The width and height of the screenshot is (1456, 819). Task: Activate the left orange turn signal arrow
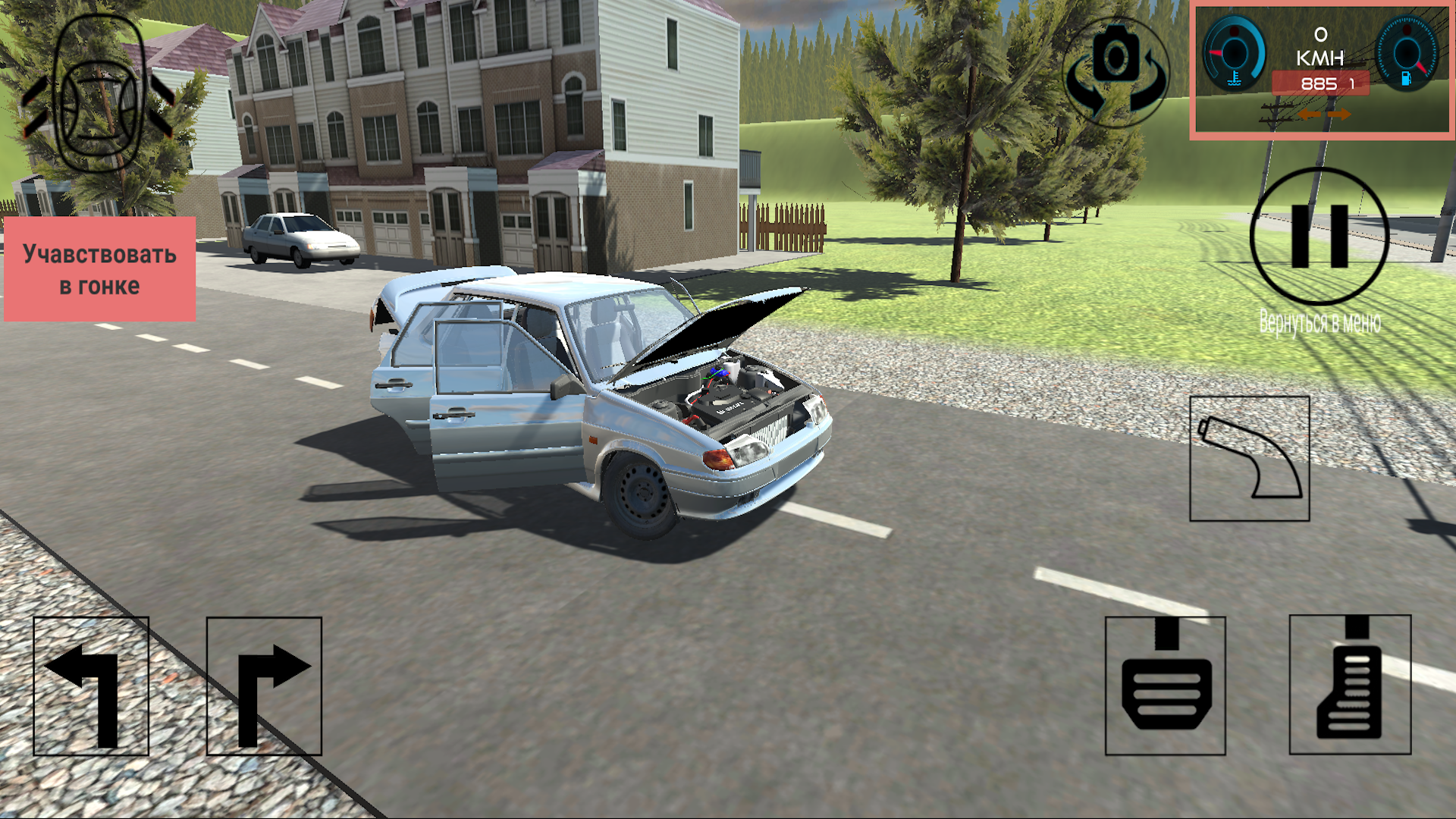tap(1310, 115)
